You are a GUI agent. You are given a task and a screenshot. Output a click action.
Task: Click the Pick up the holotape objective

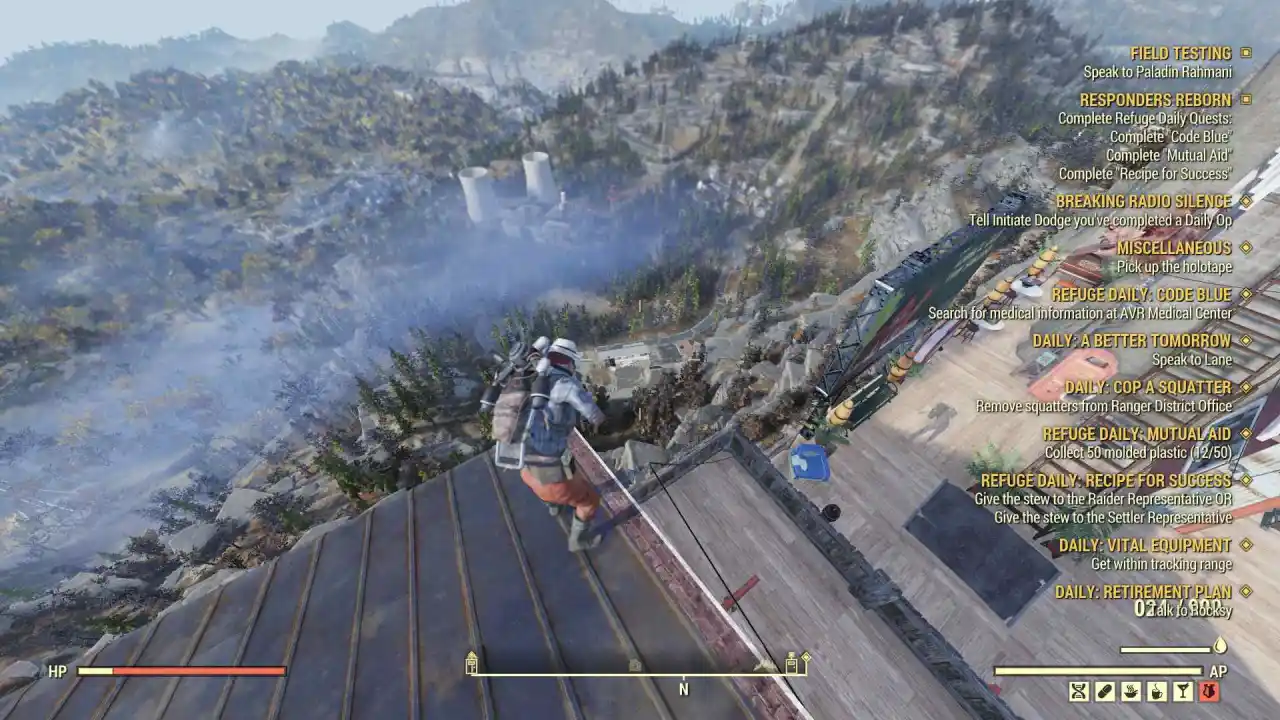click(1174, 266)
